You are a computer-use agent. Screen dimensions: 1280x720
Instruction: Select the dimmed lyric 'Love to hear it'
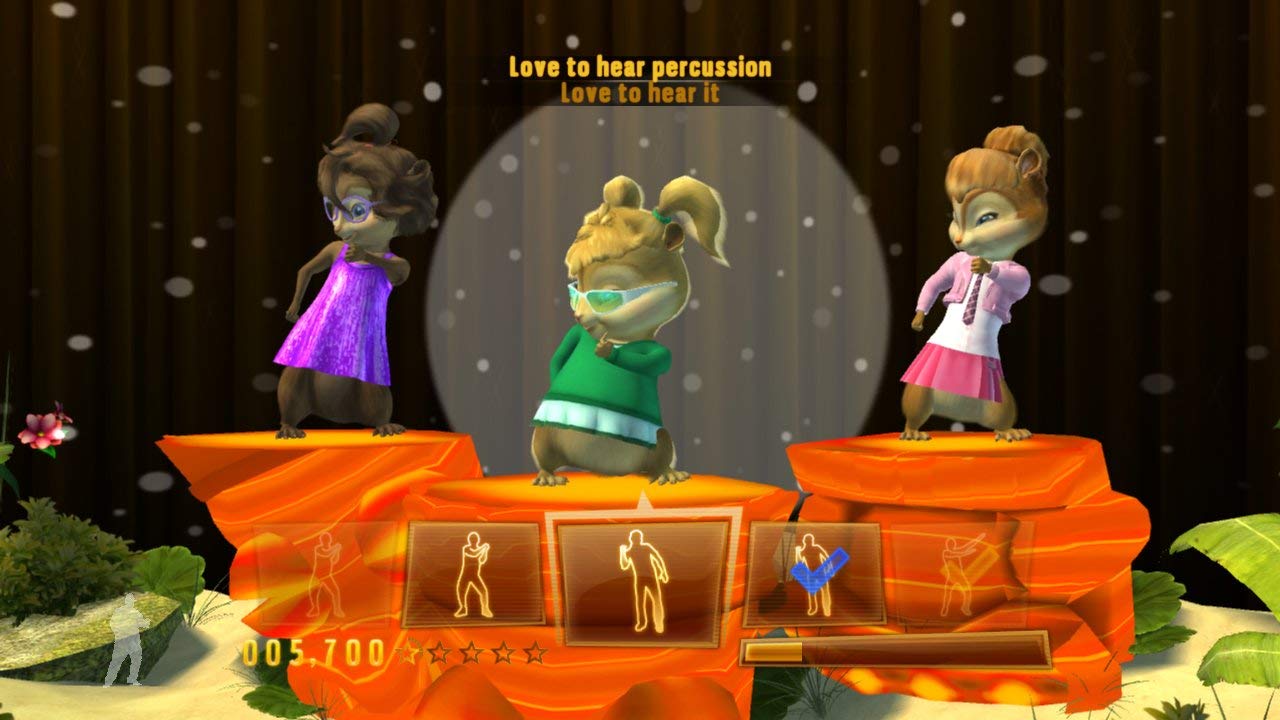(x=638, y=94)
